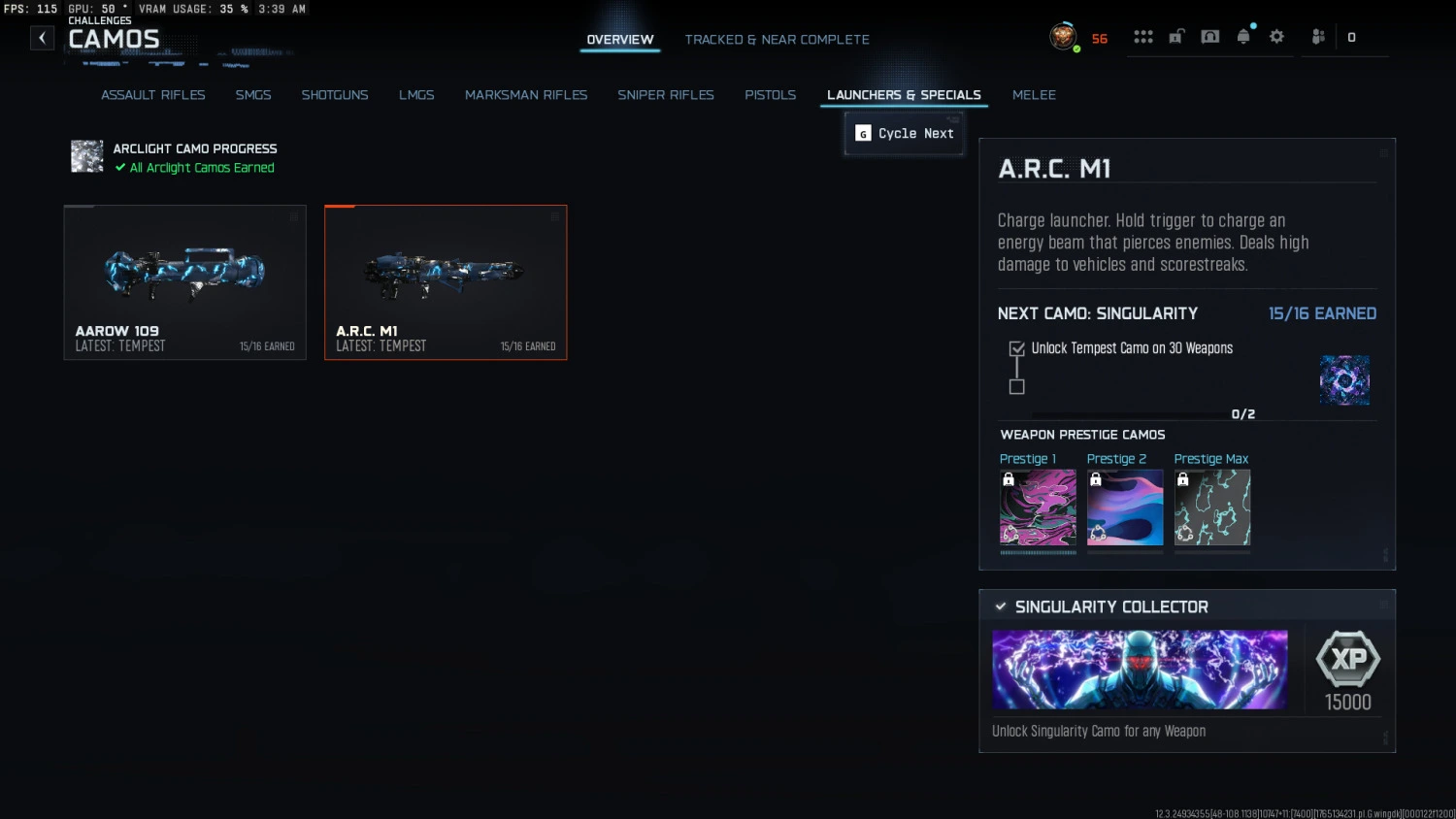Open the Tracked & Near Complete tab
1456x819 pixels.
click(777, 39)
